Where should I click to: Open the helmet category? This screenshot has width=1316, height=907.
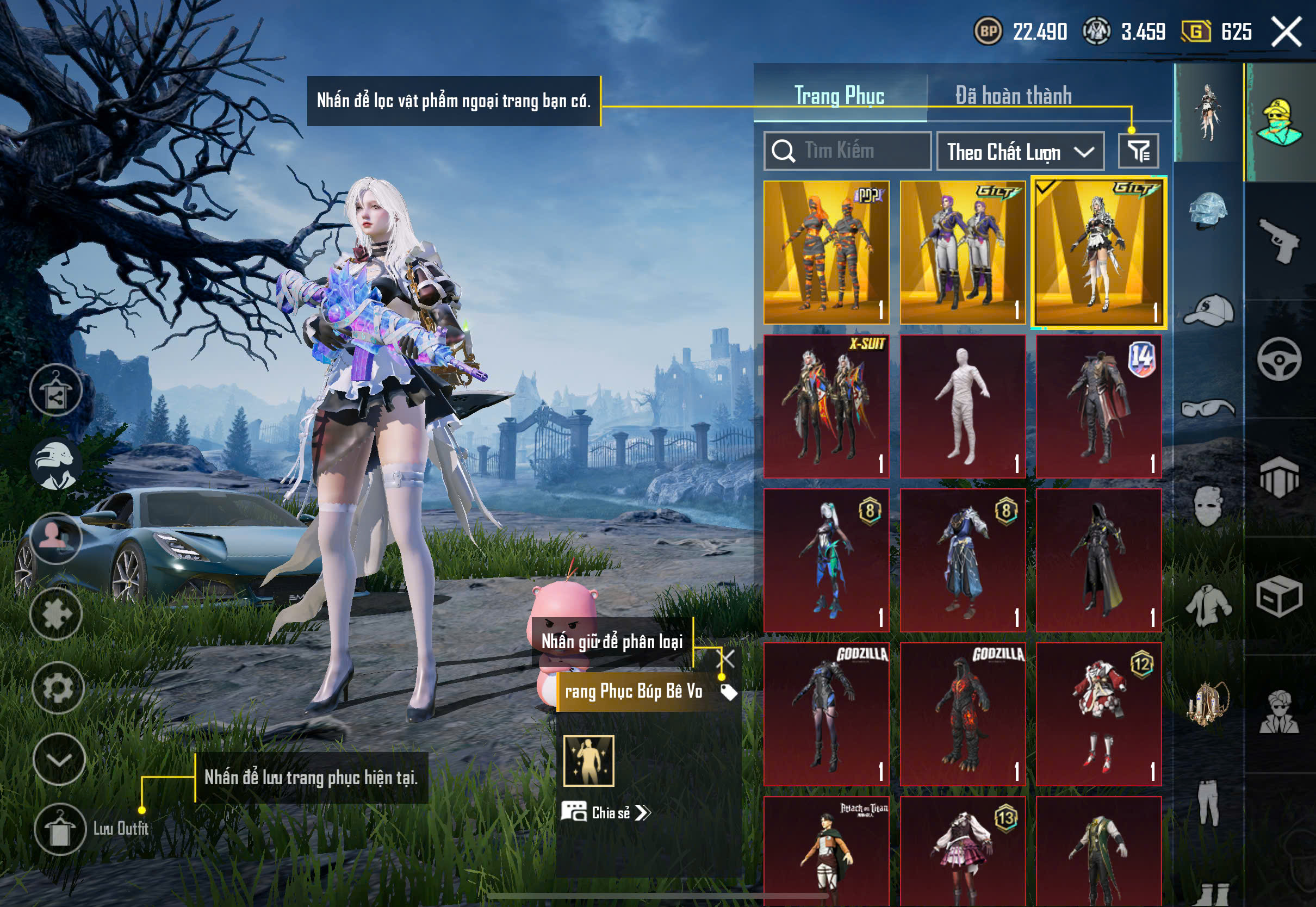pos(1208,210)
